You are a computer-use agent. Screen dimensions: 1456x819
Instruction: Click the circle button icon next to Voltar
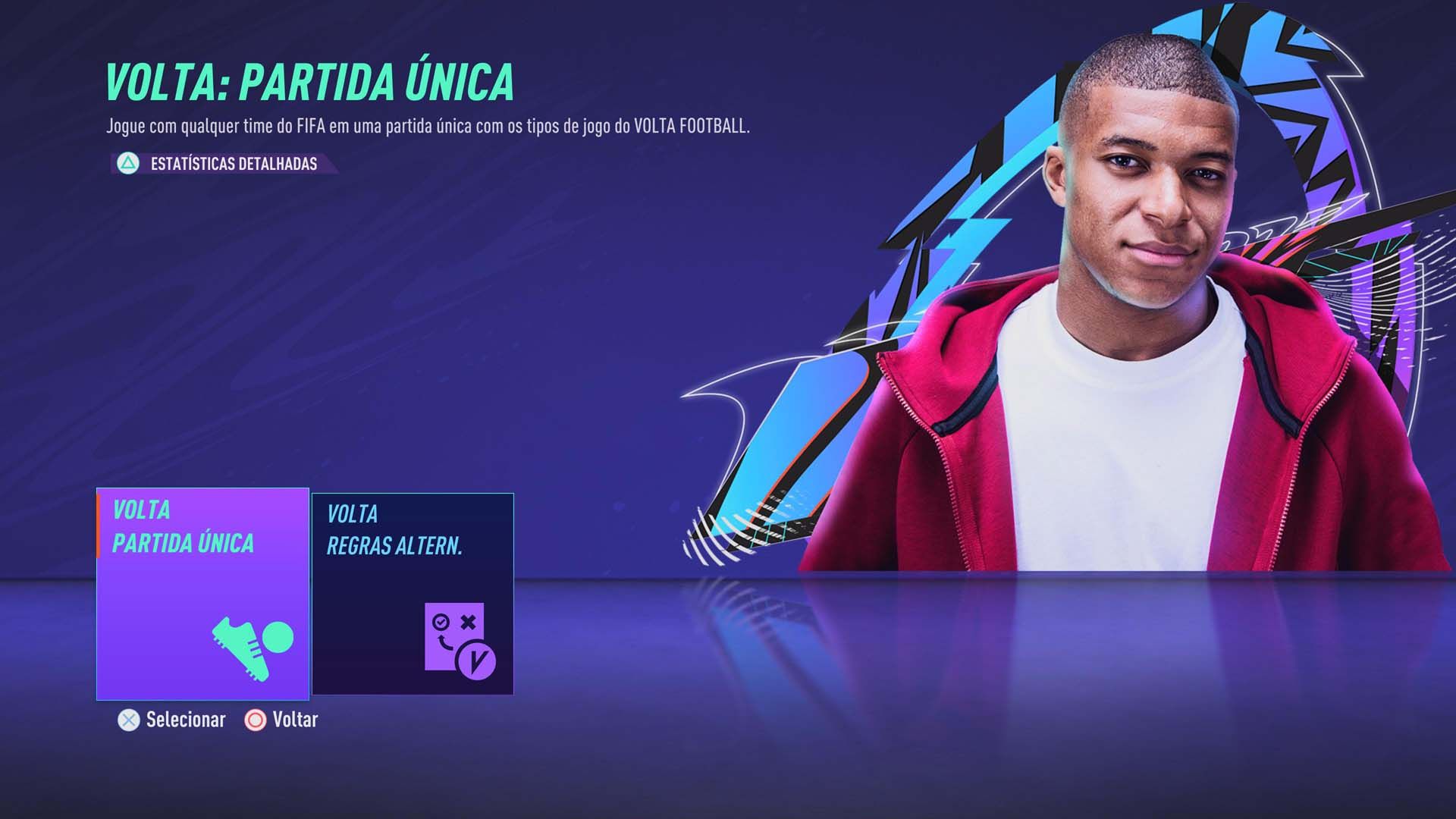coord(255,720)
